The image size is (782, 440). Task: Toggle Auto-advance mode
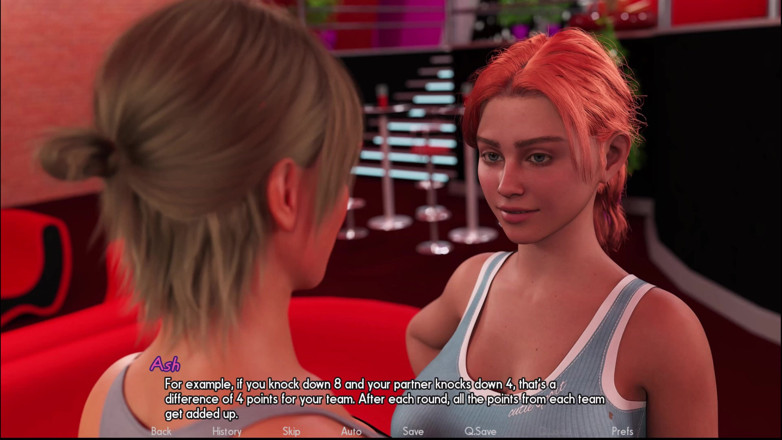[x=351, y=431]
